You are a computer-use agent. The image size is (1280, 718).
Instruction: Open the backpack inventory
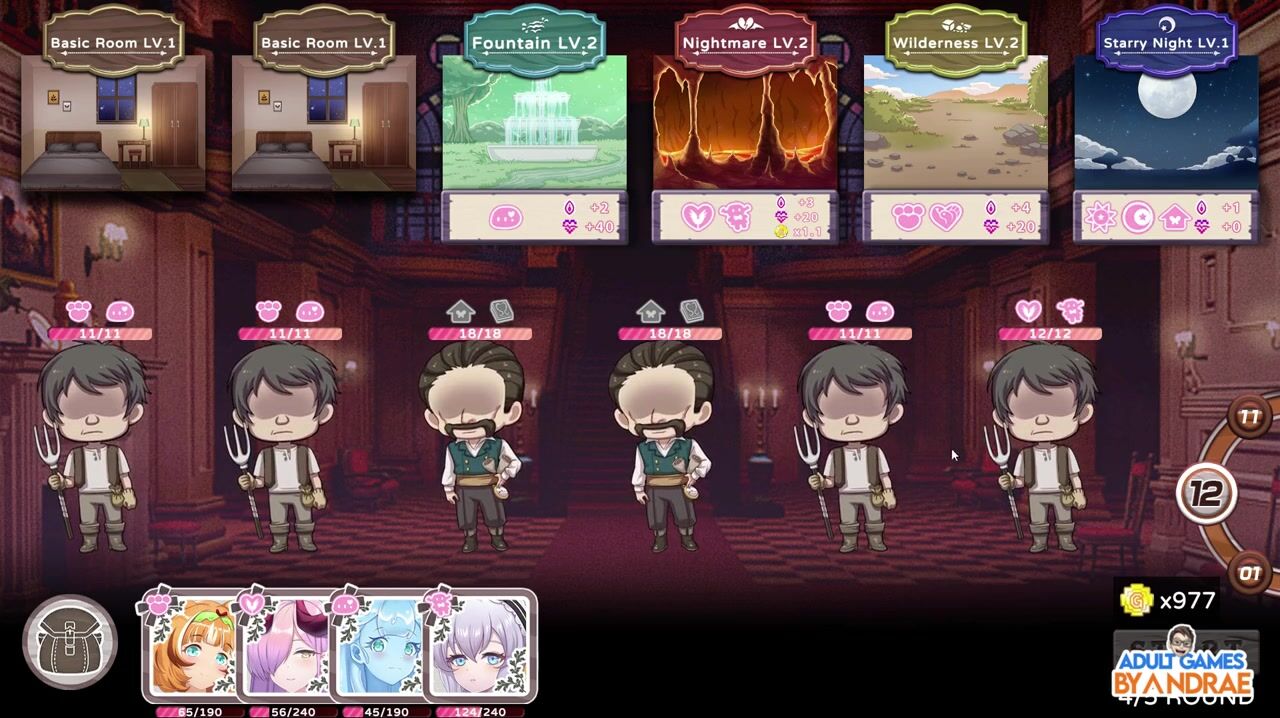(x=69, y=642)
